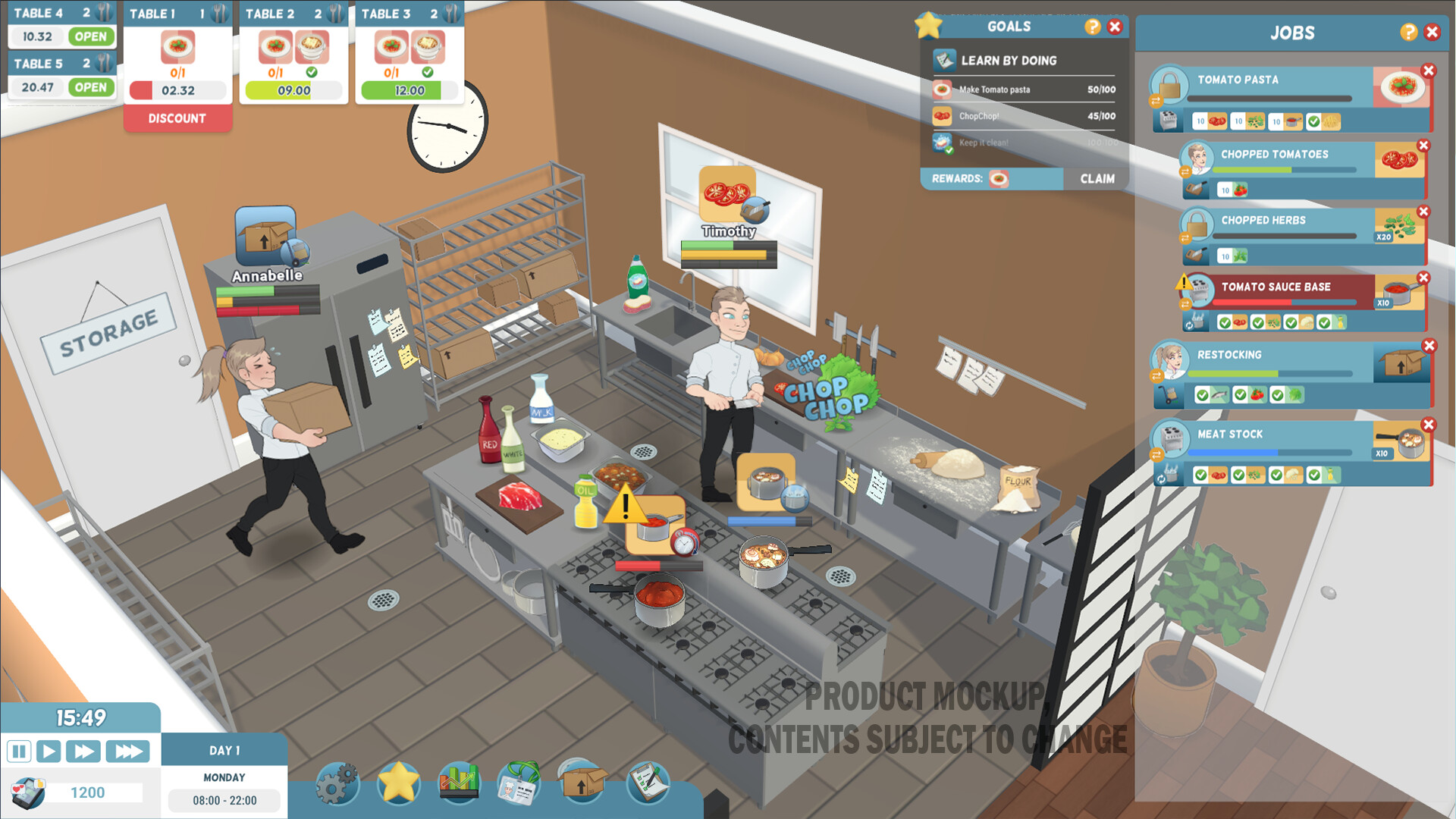Cancel the Chopped Herbs job
Screen dimensions: 1456x819
pos(1423,212)
